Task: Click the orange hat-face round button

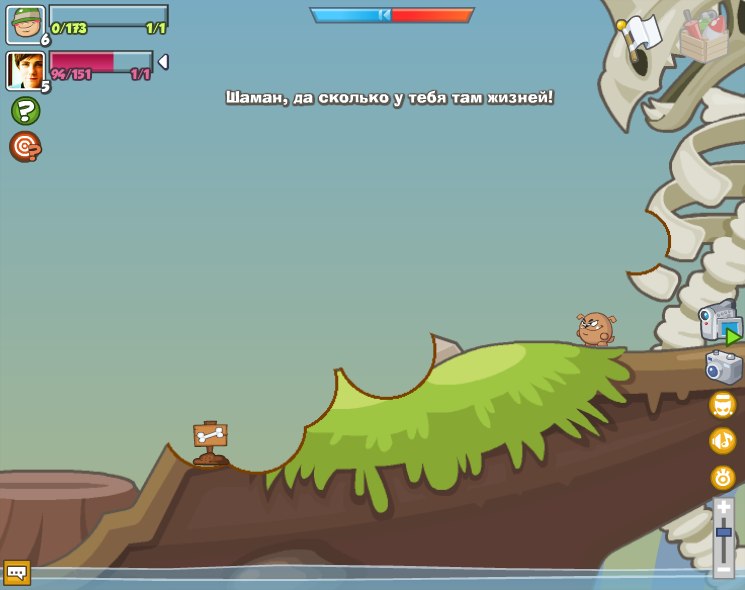Action: tap(722, 405)
